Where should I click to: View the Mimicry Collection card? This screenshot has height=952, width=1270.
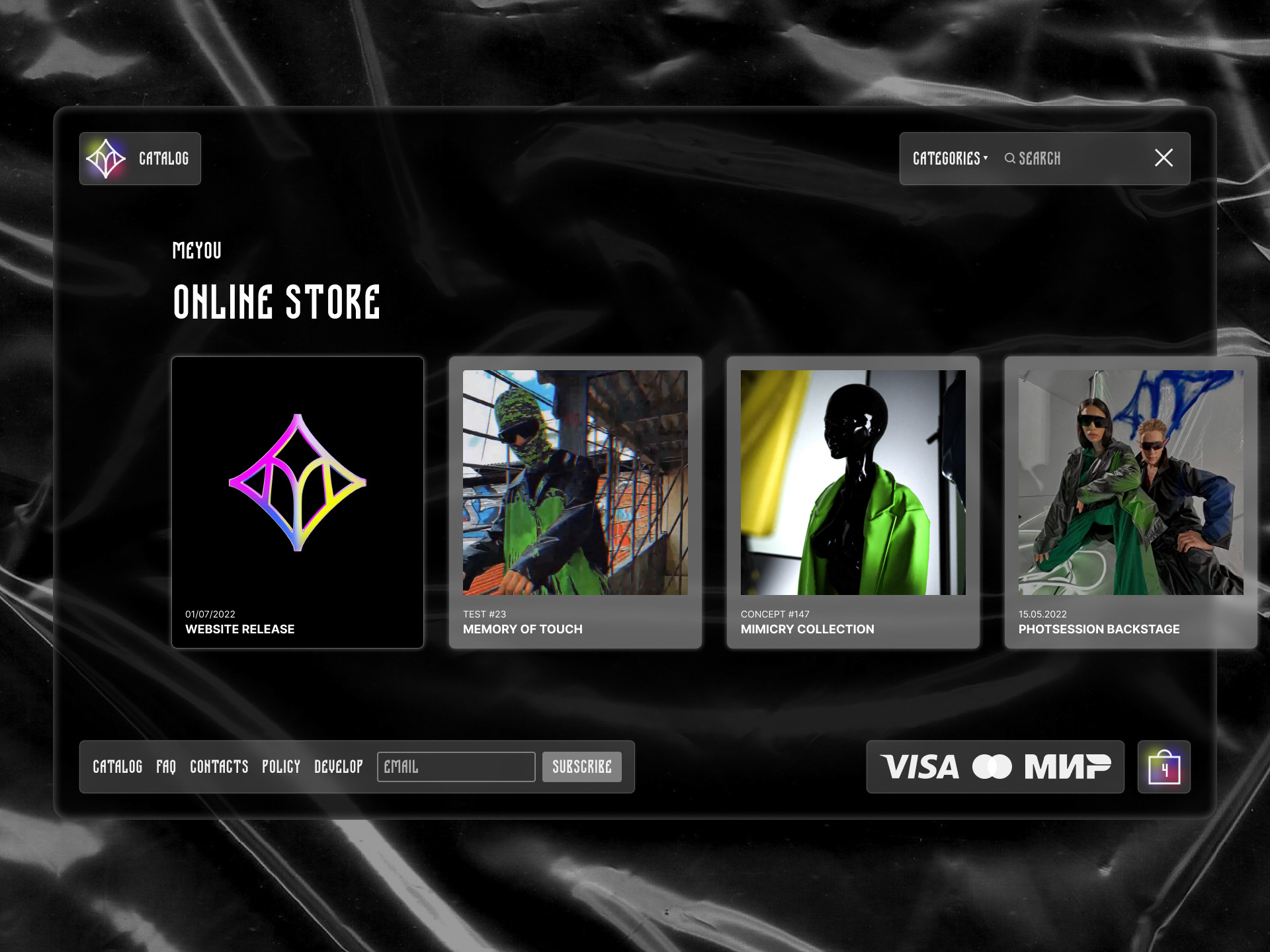(853, 502)
